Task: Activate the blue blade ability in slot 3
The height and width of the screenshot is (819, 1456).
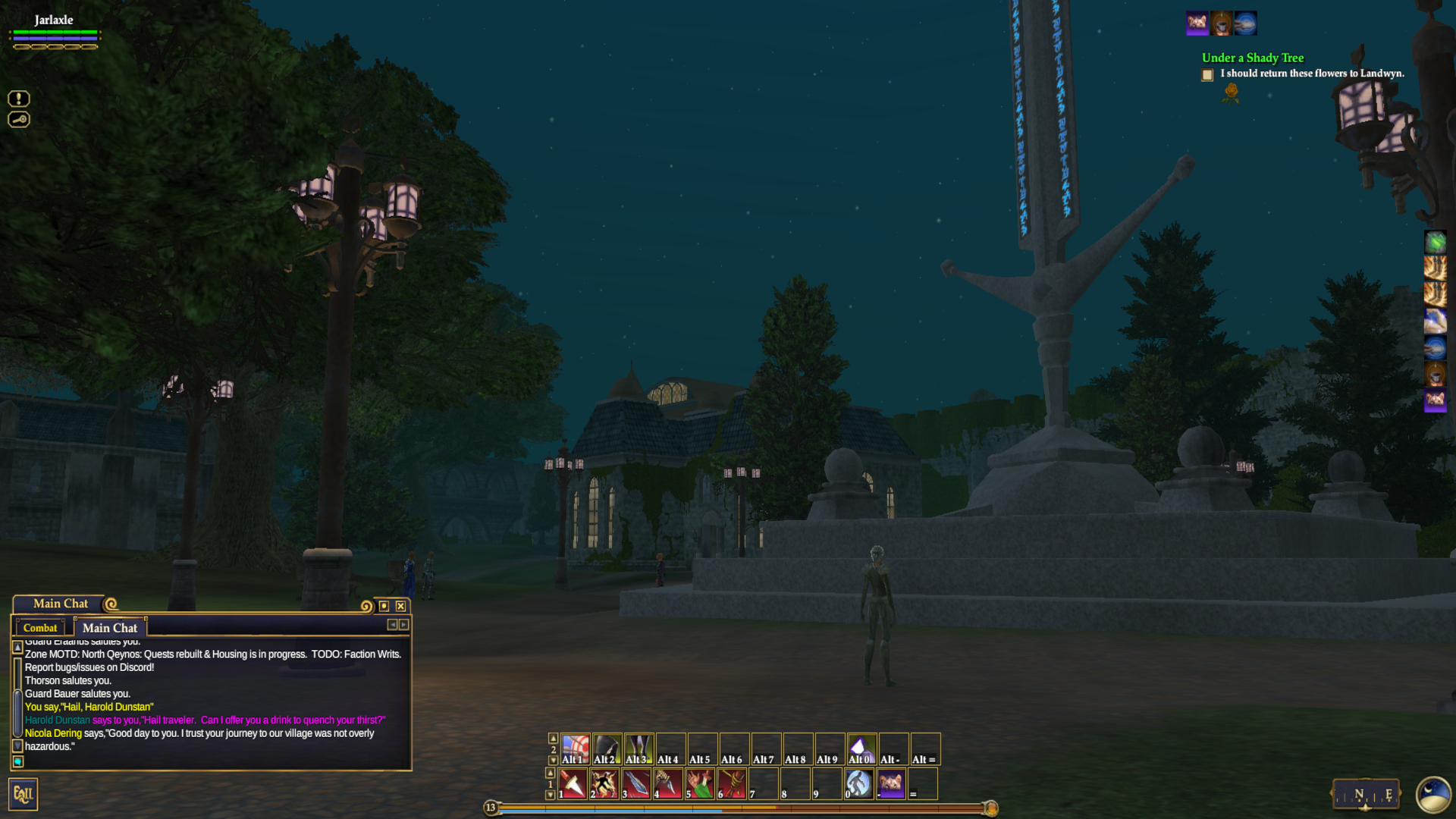Action: 637,783
